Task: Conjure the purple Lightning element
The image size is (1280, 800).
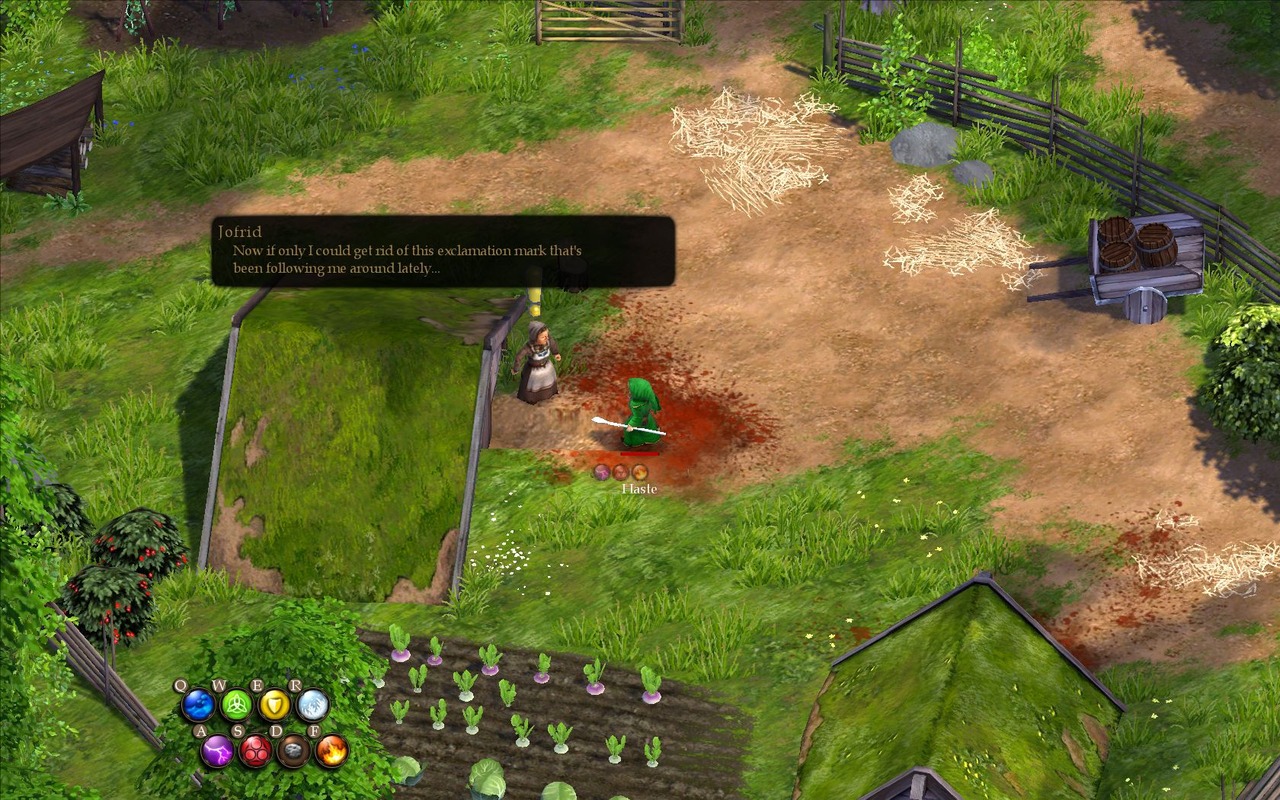Action: click(x=217, y=750)
